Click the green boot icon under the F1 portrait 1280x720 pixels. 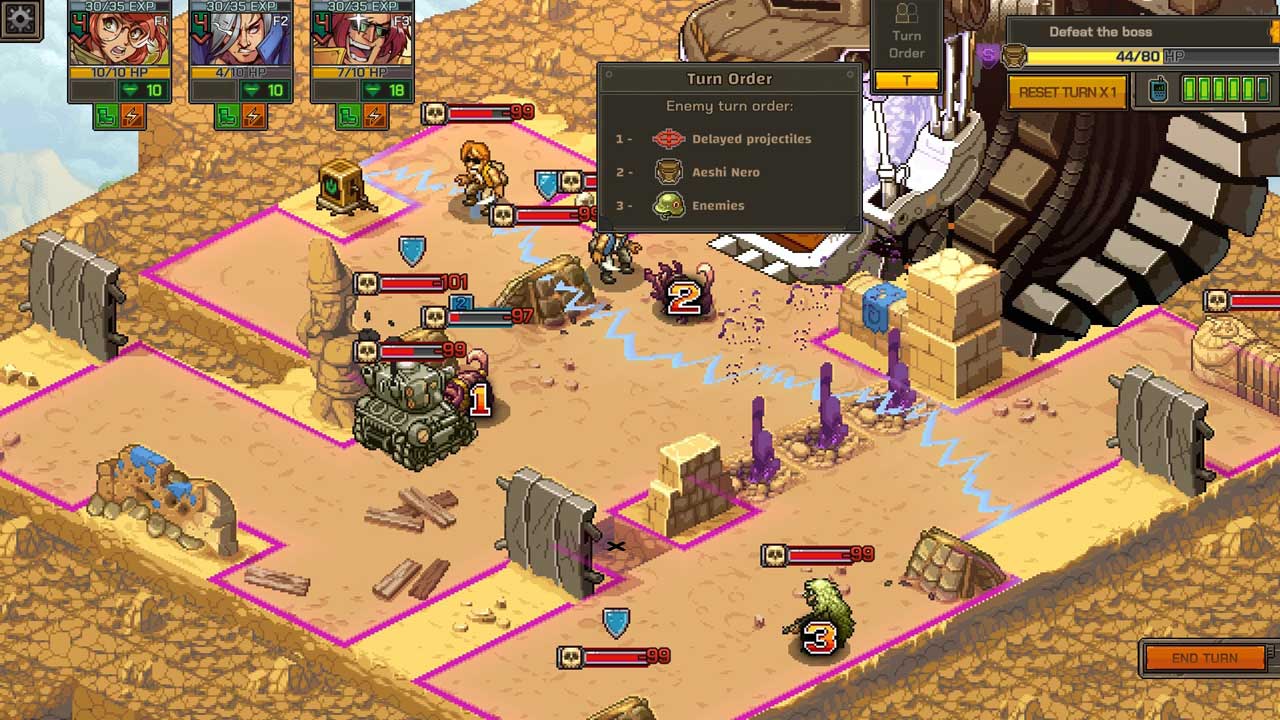click(x=107, y=117)
